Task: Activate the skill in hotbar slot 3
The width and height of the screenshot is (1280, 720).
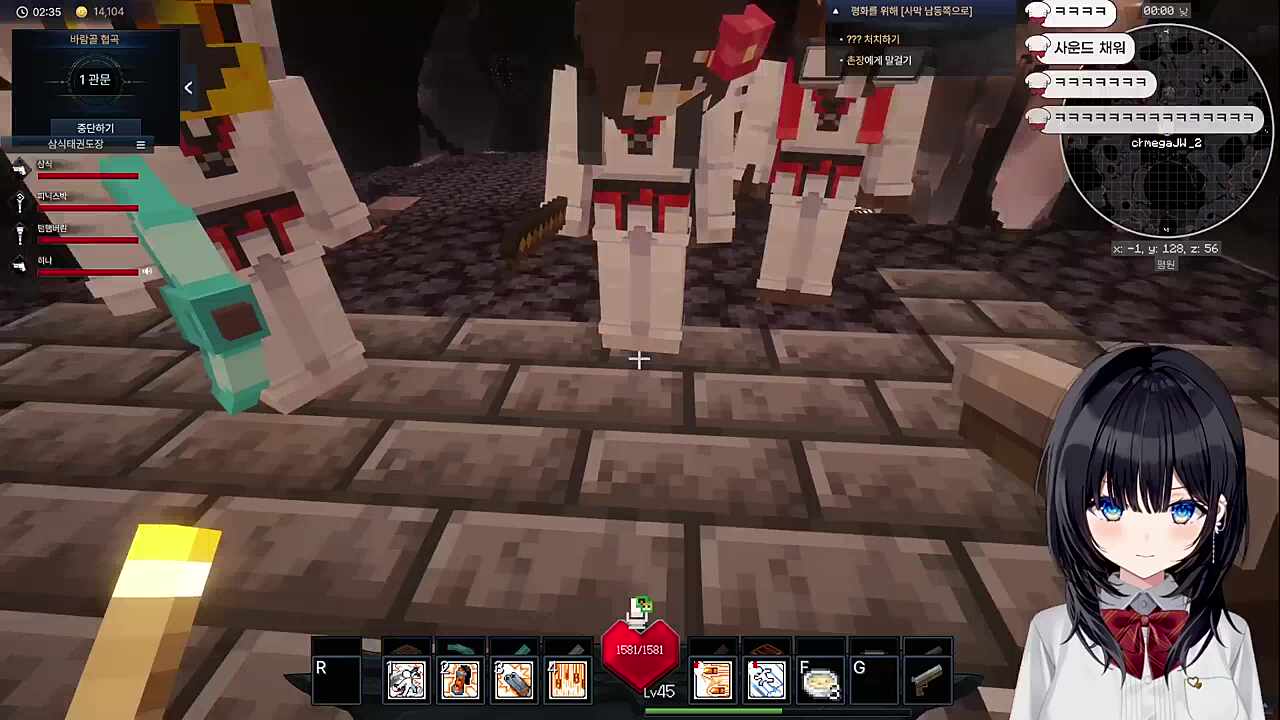Action: pyautogui.click(x=513, y=680)
